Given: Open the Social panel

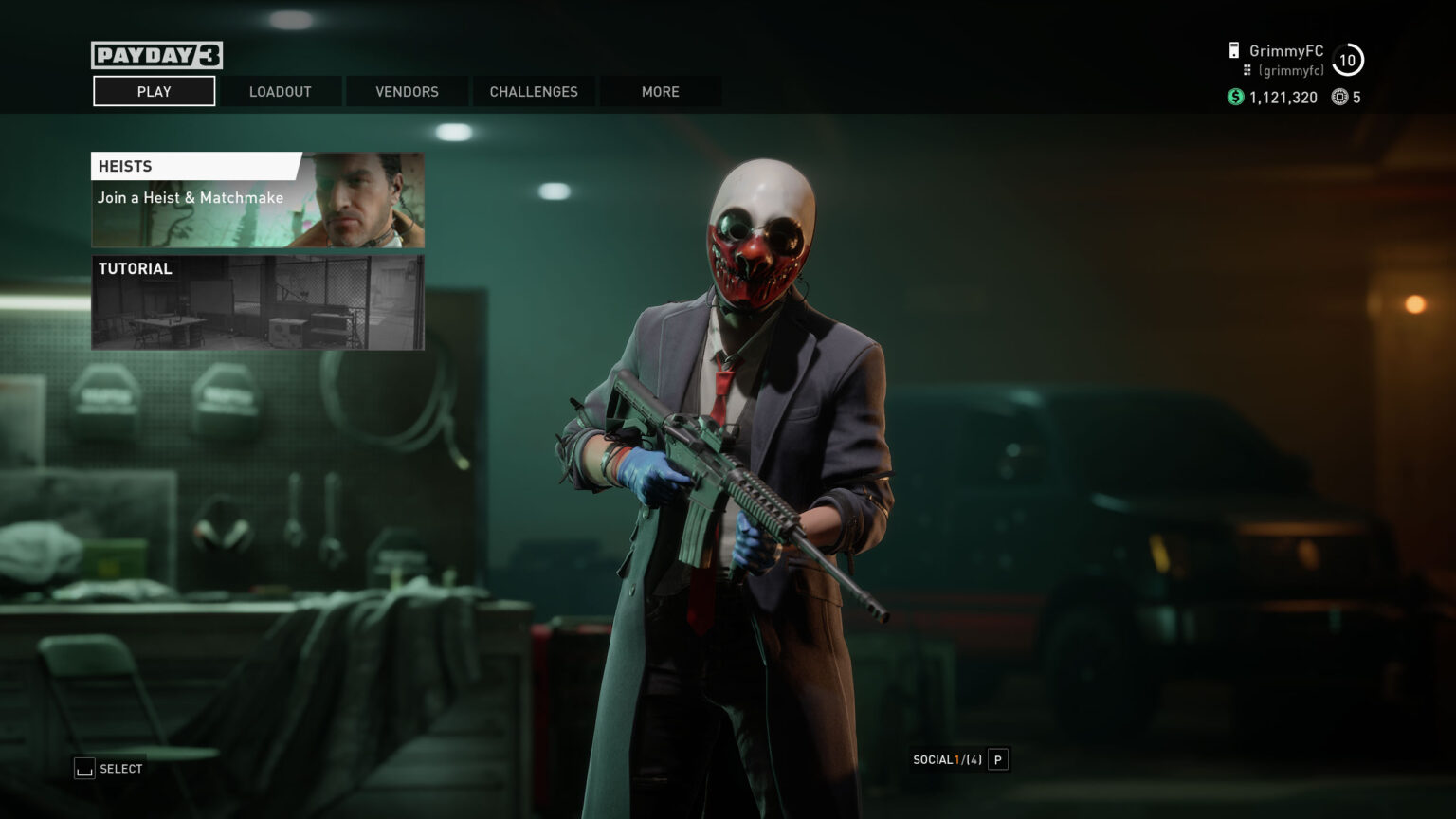Looking at the screenshot, I should [x=958, y=759].
